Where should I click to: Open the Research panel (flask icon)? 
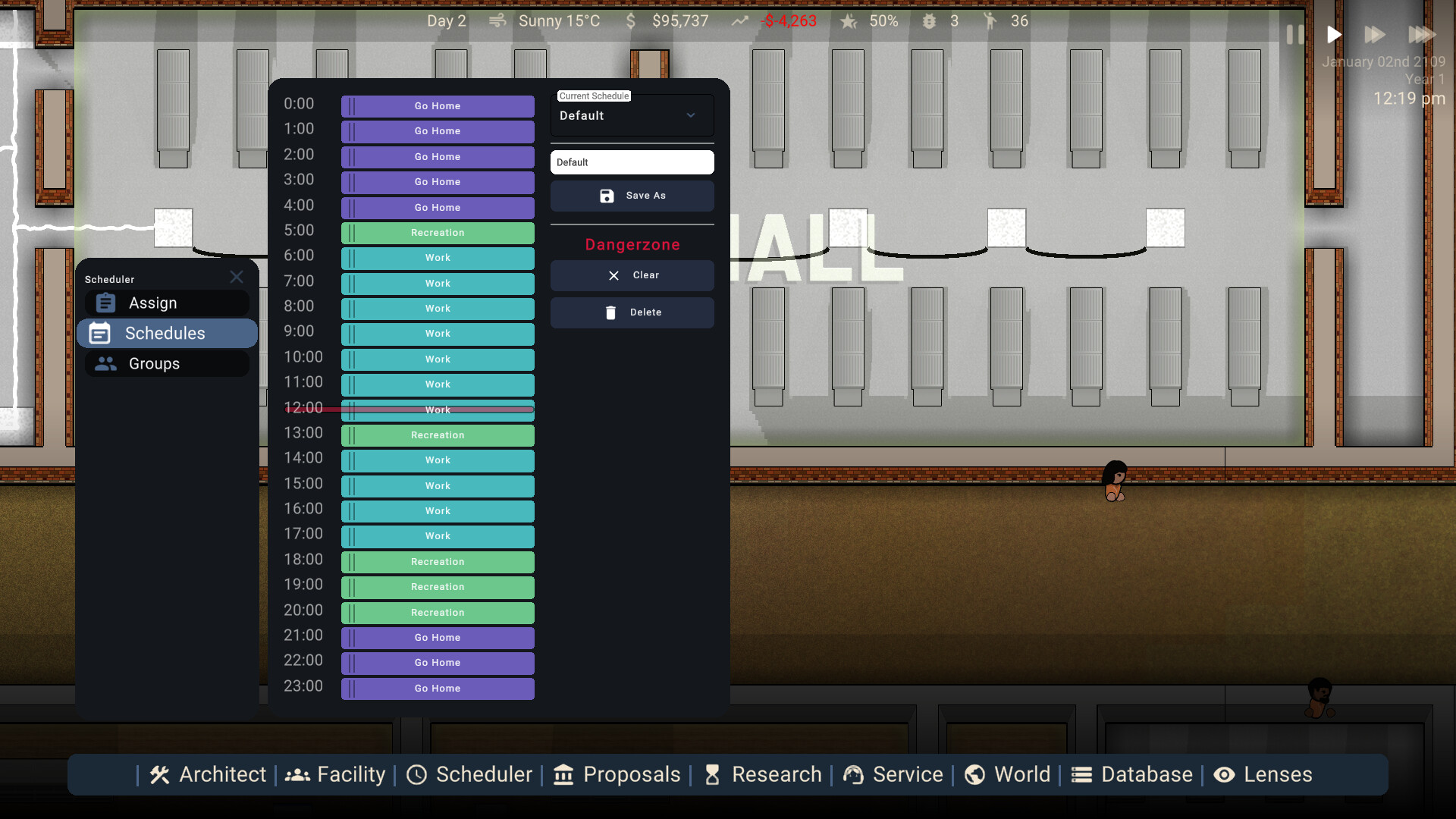click(x=761, y=774)
